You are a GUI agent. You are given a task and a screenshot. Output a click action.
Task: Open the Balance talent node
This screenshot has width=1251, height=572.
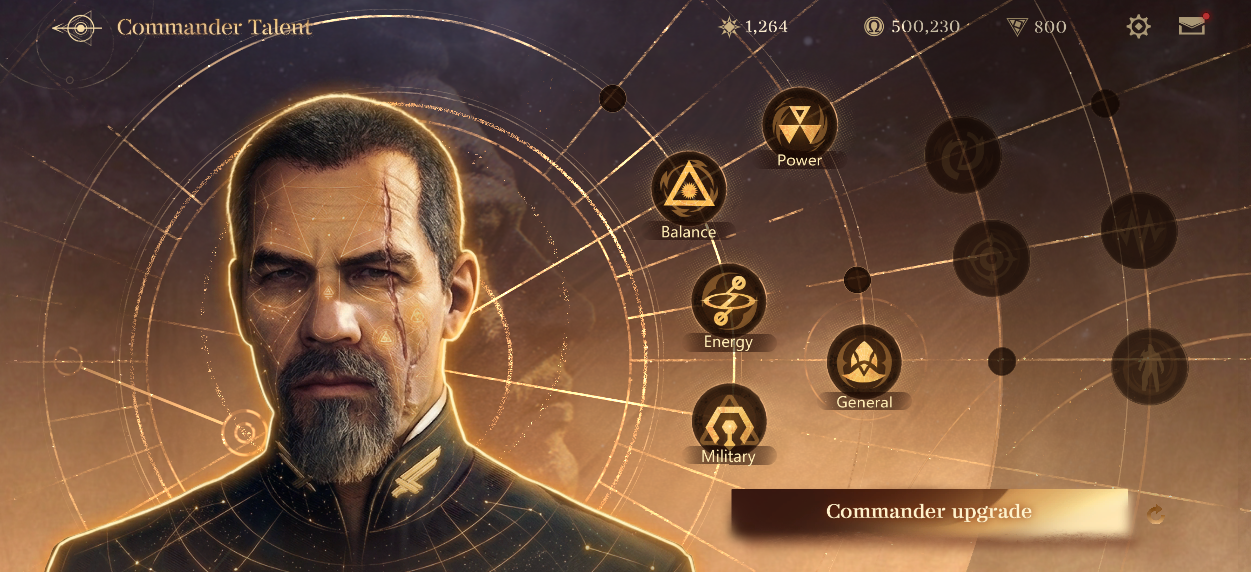688,188
